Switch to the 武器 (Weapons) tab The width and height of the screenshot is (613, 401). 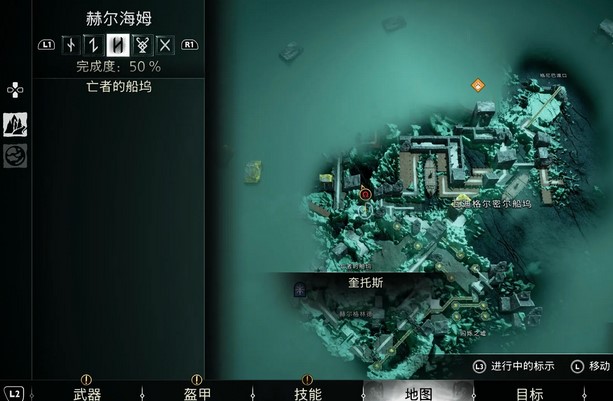point(87,393)
